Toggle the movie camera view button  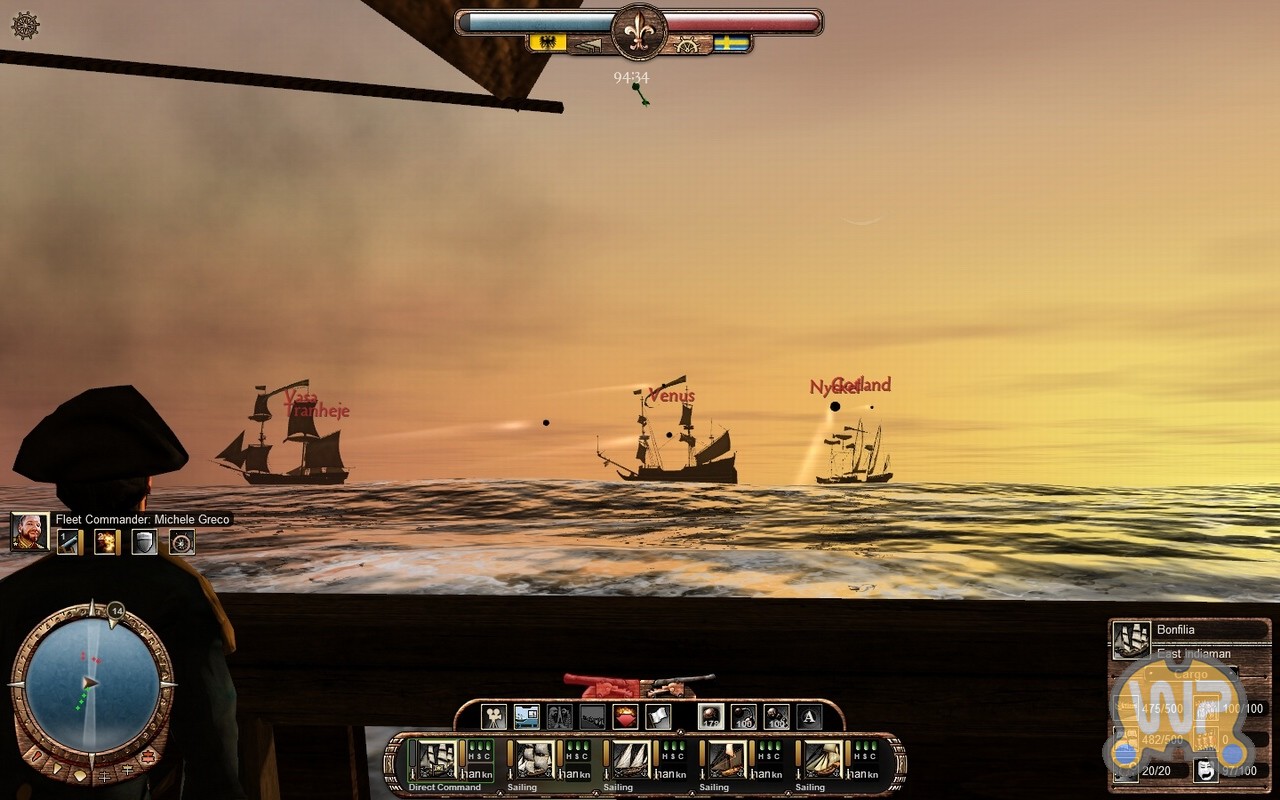pos(494,716)
